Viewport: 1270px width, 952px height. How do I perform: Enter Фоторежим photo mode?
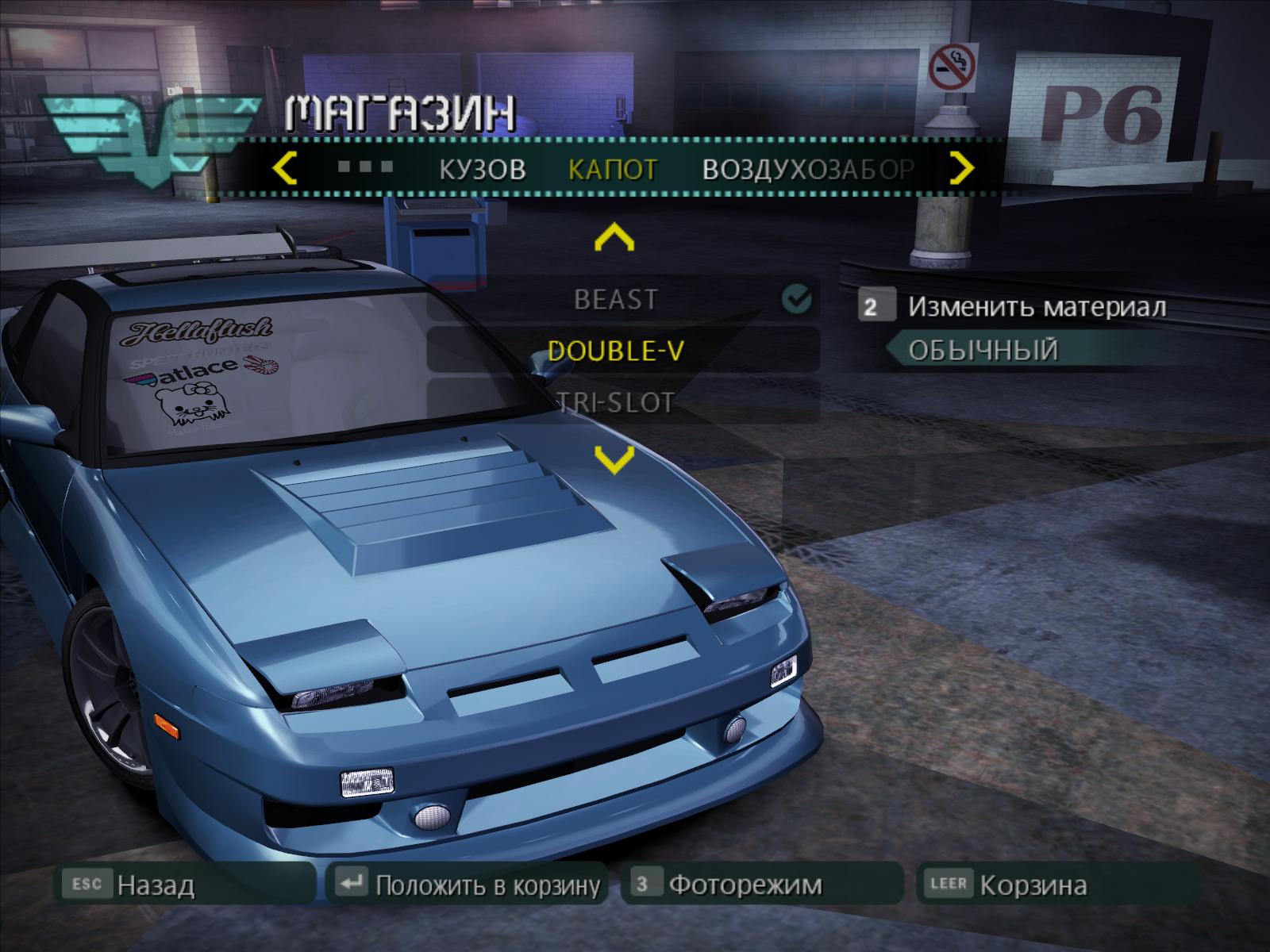tap(745, 885)
